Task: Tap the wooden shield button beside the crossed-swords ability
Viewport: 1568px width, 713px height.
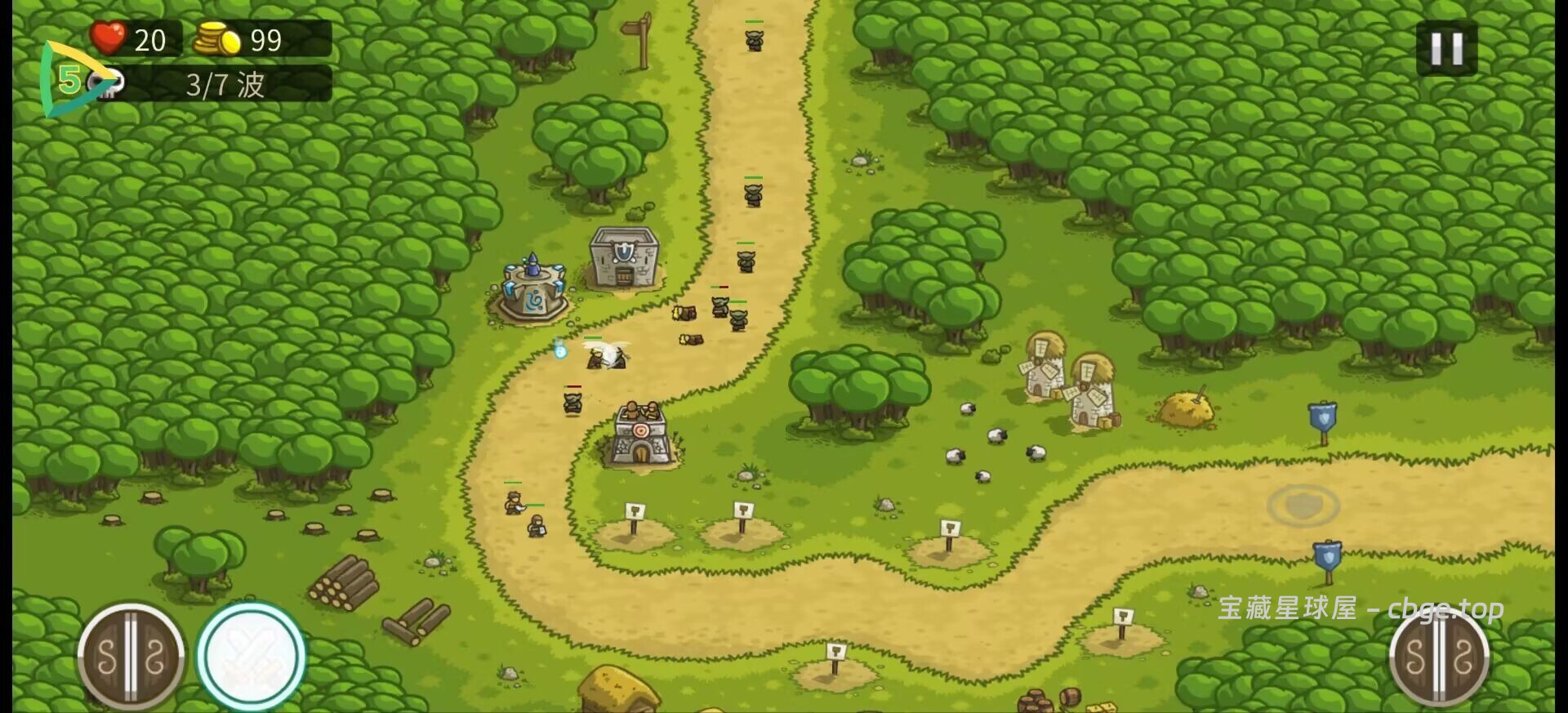Action: 131,656
